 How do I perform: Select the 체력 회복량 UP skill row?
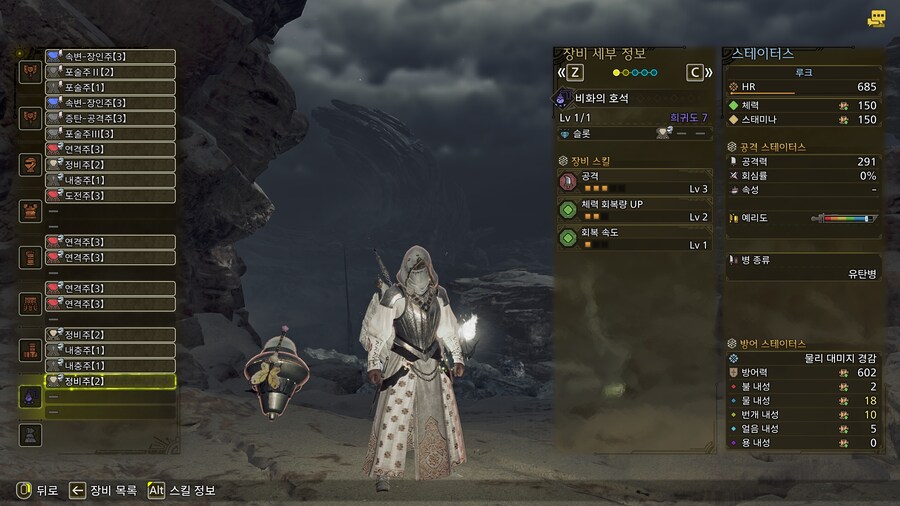(x=634, y=210)
